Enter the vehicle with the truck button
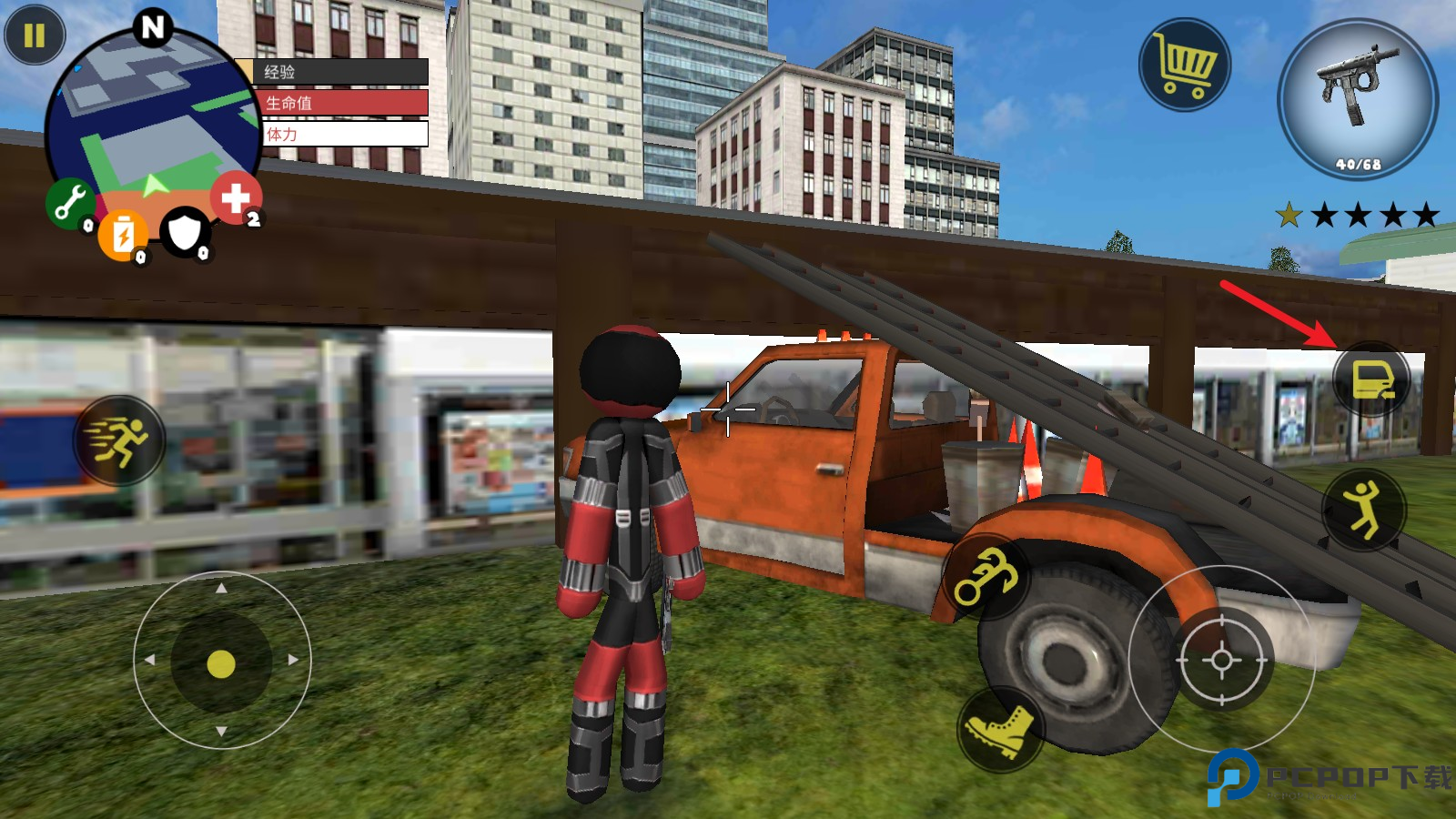Image resolution: width=1456 pixels, height=819 pixels. coord(1371,379)
